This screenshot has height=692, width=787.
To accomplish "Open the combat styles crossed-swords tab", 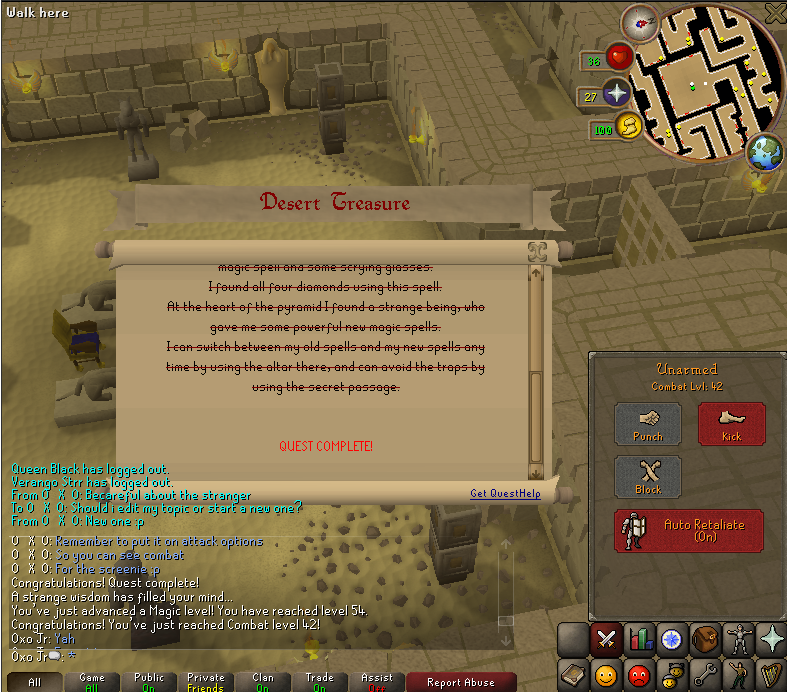I will coord(605,638).
